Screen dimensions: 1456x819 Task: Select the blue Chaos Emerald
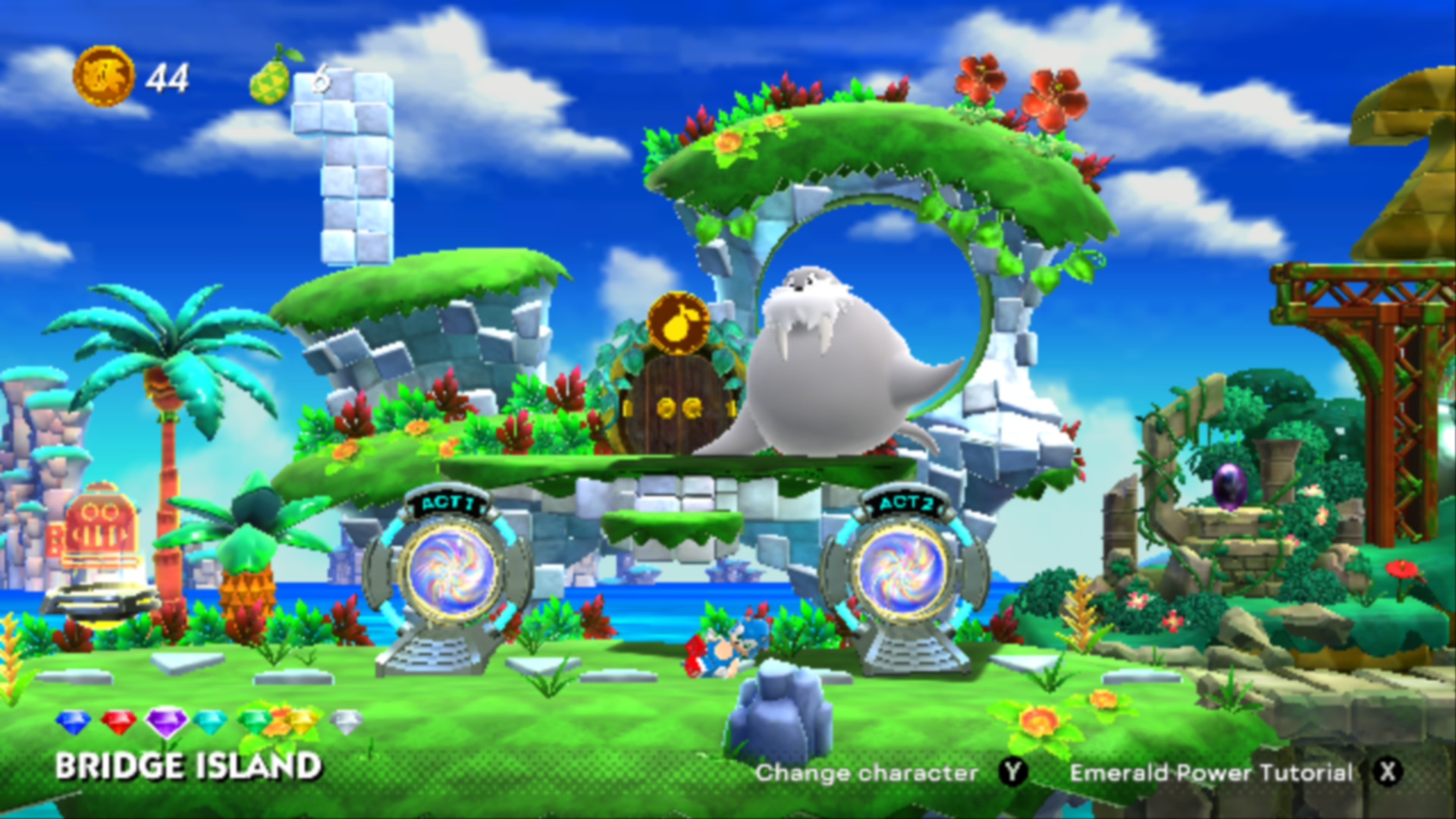73,720
